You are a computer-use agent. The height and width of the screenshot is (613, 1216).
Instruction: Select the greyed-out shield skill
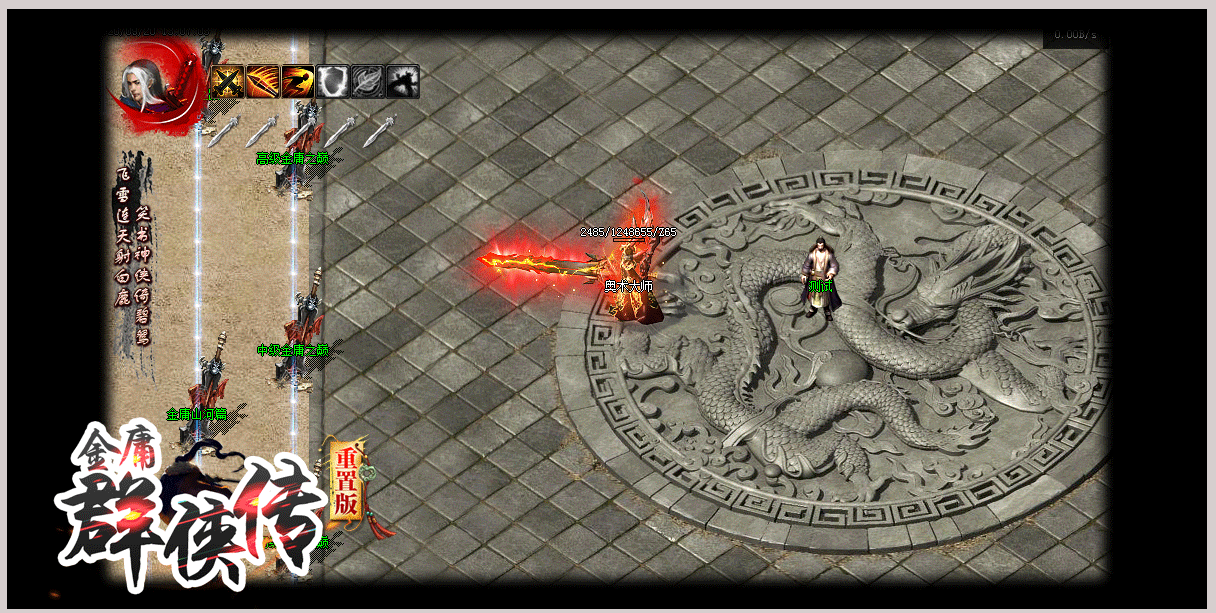tap(333, 81)
